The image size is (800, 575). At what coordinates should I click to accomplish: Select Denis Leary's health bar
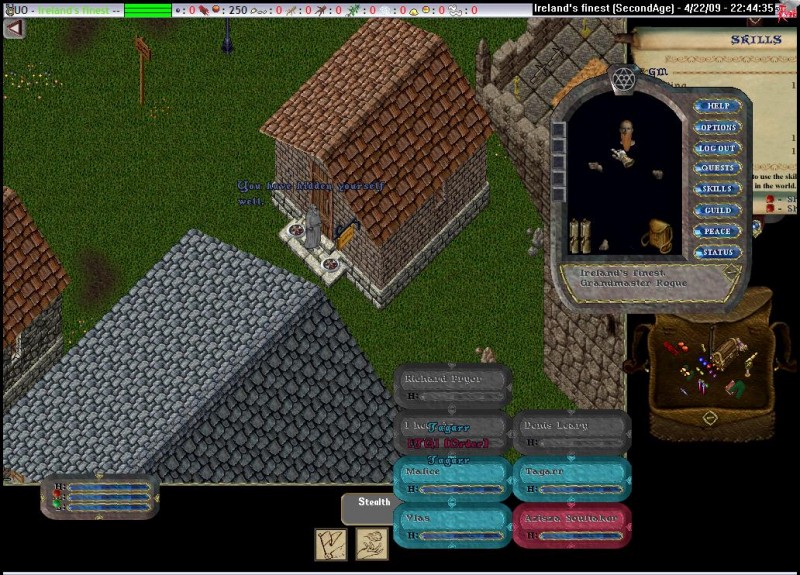(572, 430)
